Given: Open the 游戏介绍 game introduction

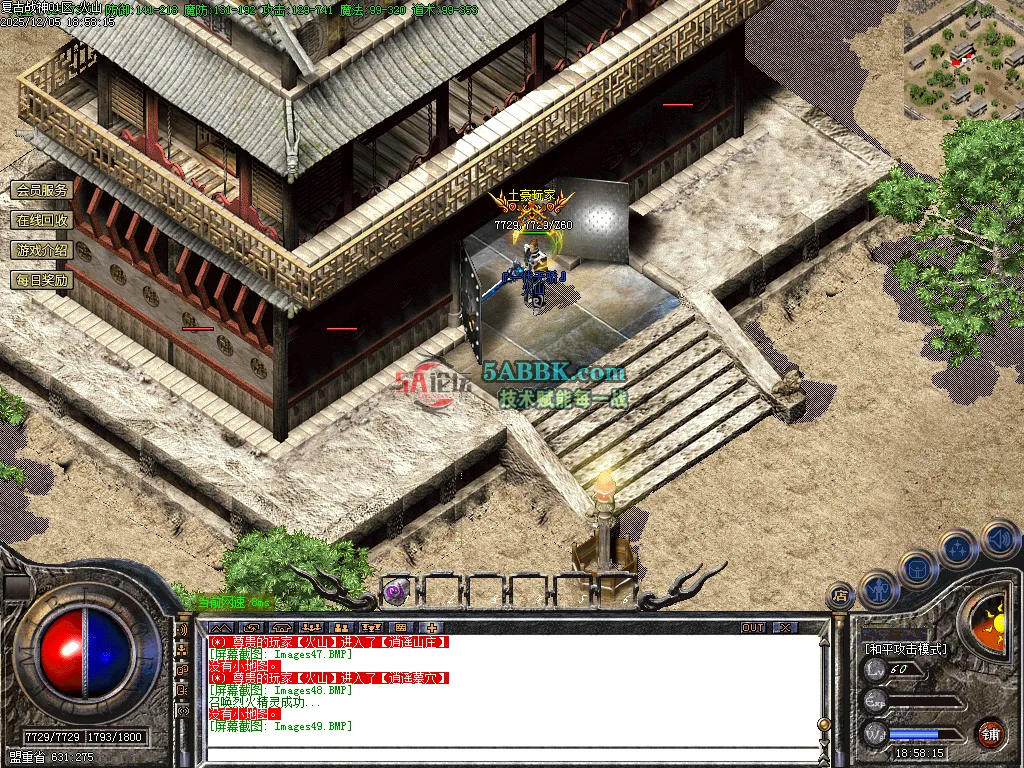Looking at the screenshot, I should pyautogui.click(x=42, y=250).
